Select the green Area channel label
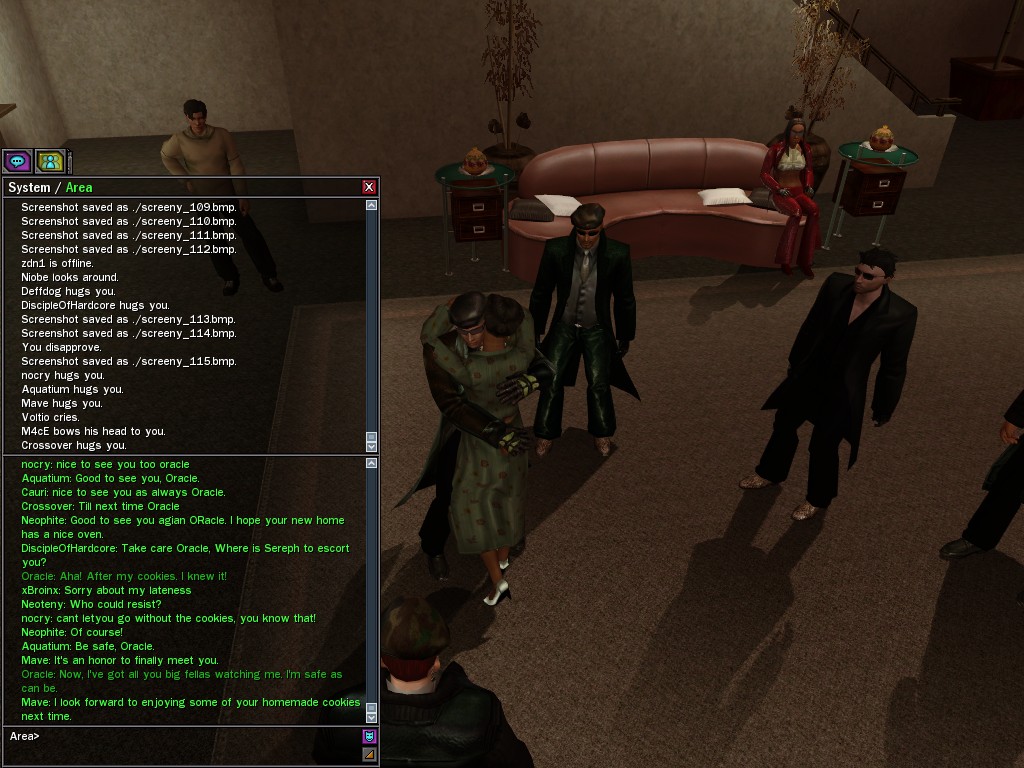Screen dimensions: 1024x768 coord(79,187)
